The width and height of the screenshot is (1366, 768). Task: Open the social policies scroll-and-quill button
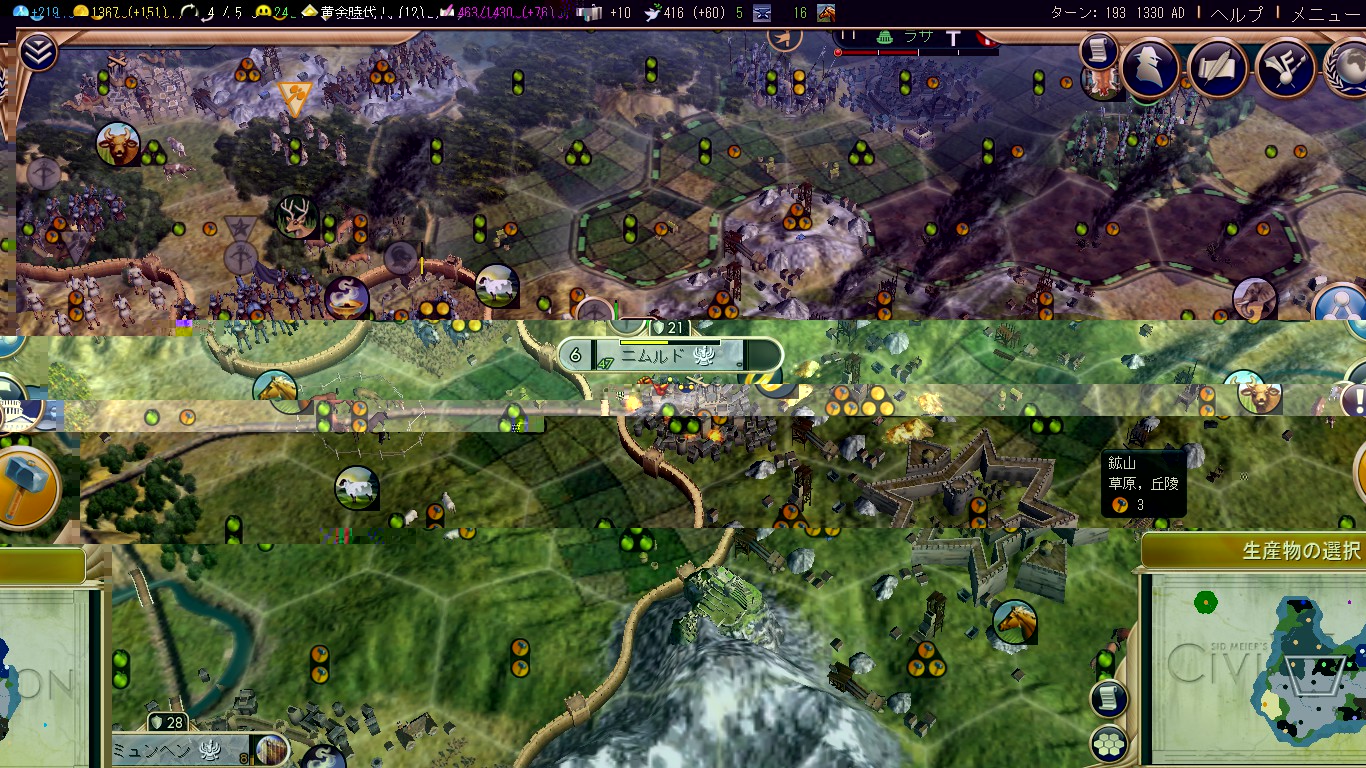[x=1218, y=68]
